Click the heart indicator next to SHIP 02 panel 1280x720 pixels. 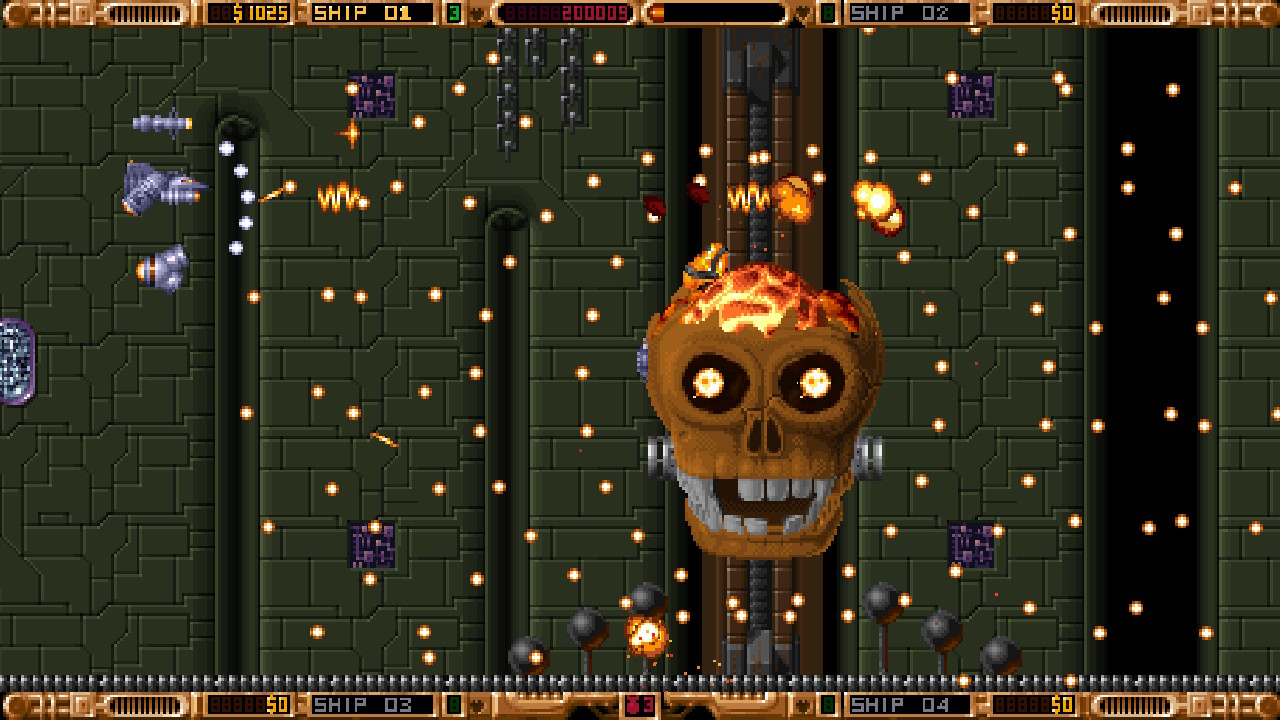pyautogui.click(x=800, y=13)
